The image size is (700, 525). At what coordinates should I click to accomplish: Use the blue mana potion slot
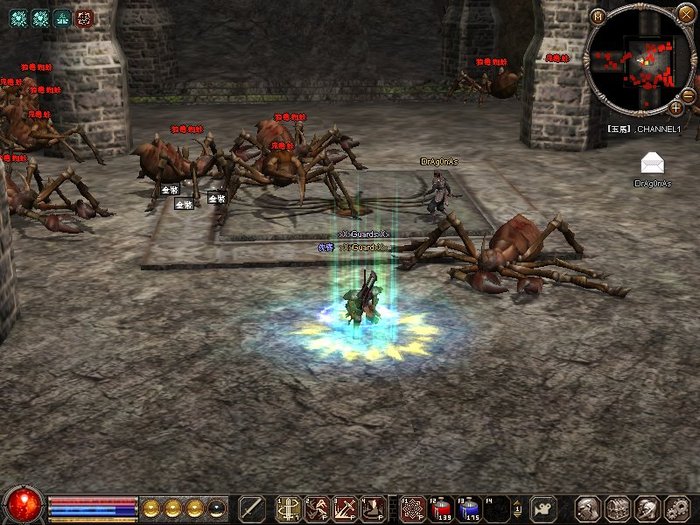coord(470,508)
